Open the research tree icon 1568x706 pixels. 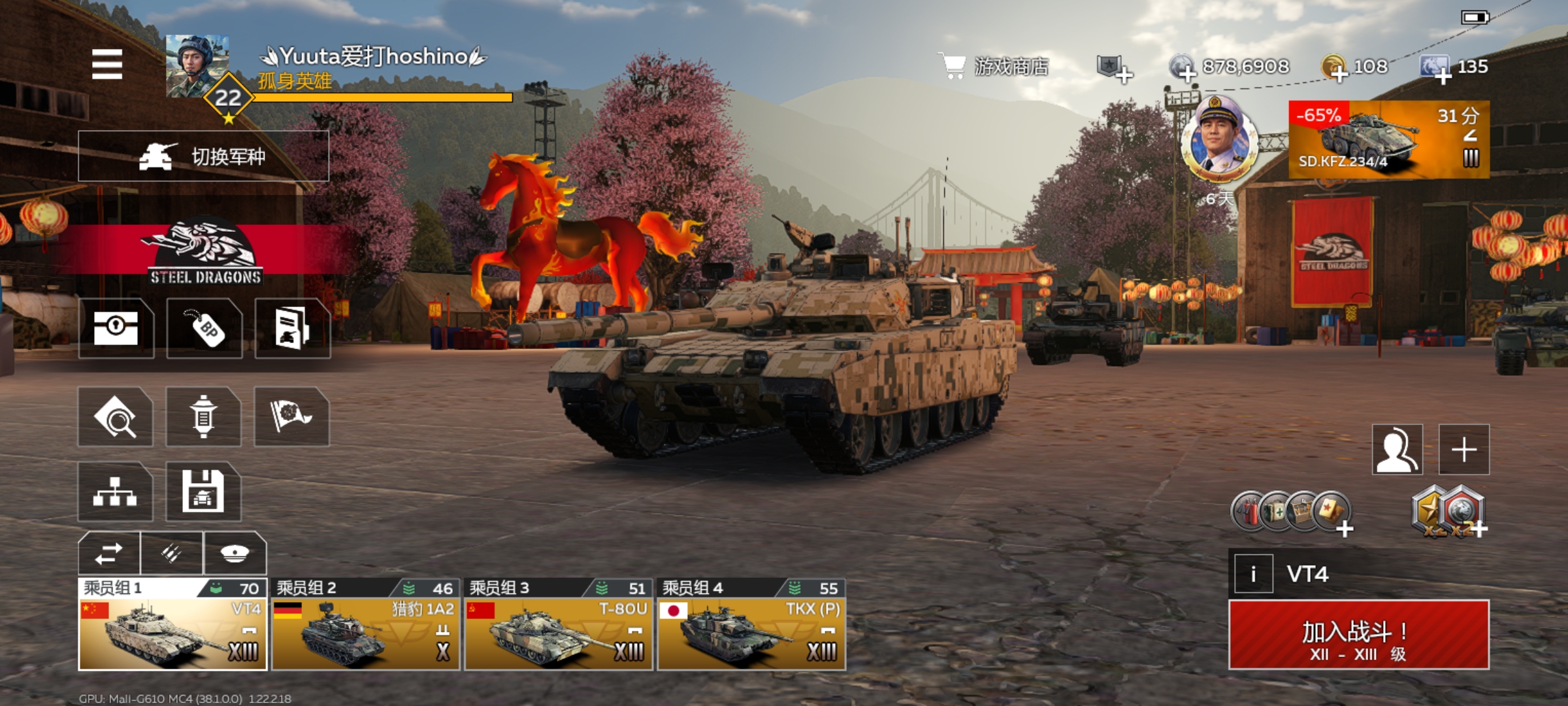pyautogui.click(x=115, y=492)
